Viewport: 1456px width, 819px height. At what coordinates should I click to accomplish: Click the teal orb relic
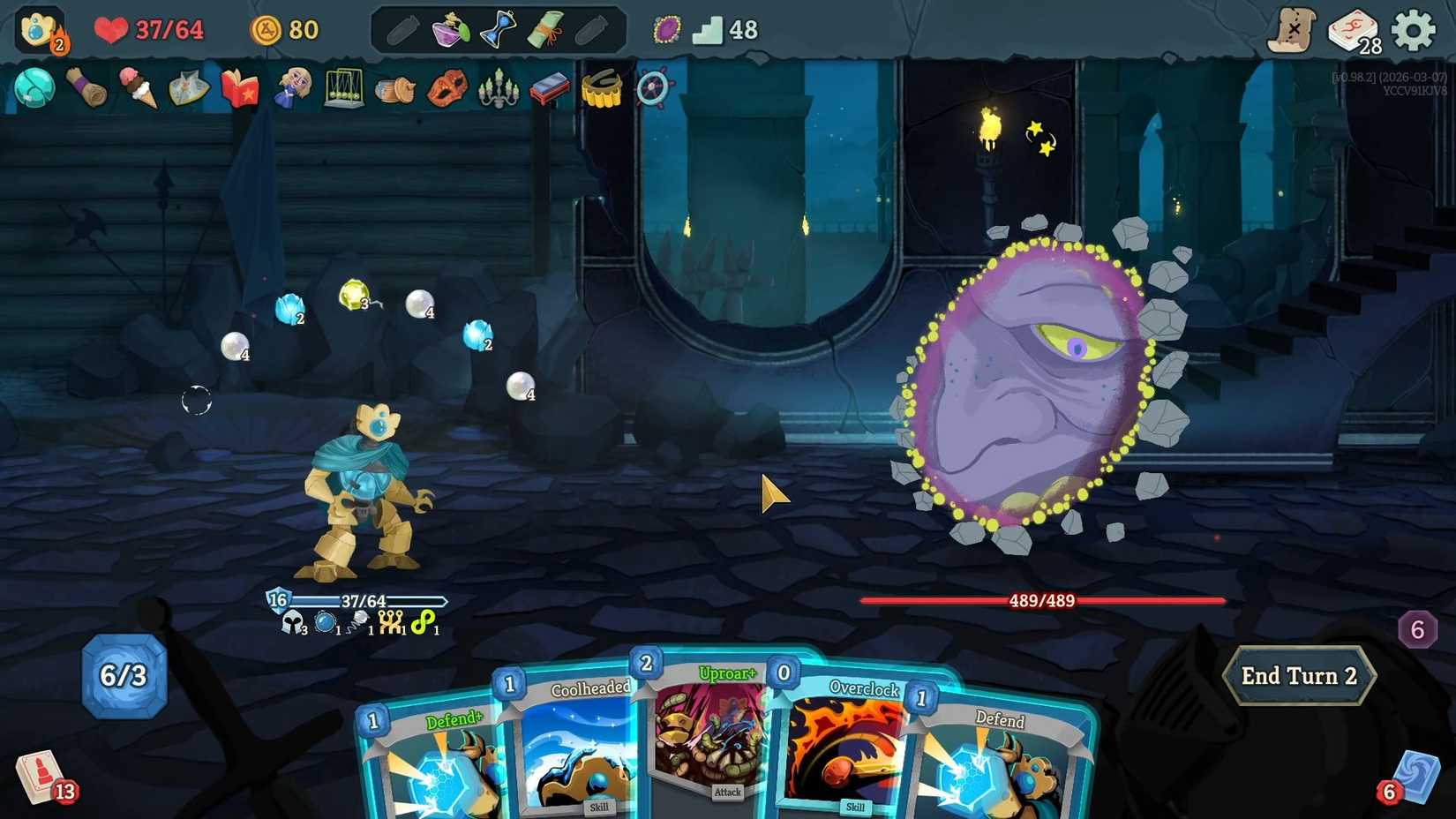(x=34, y=88)
